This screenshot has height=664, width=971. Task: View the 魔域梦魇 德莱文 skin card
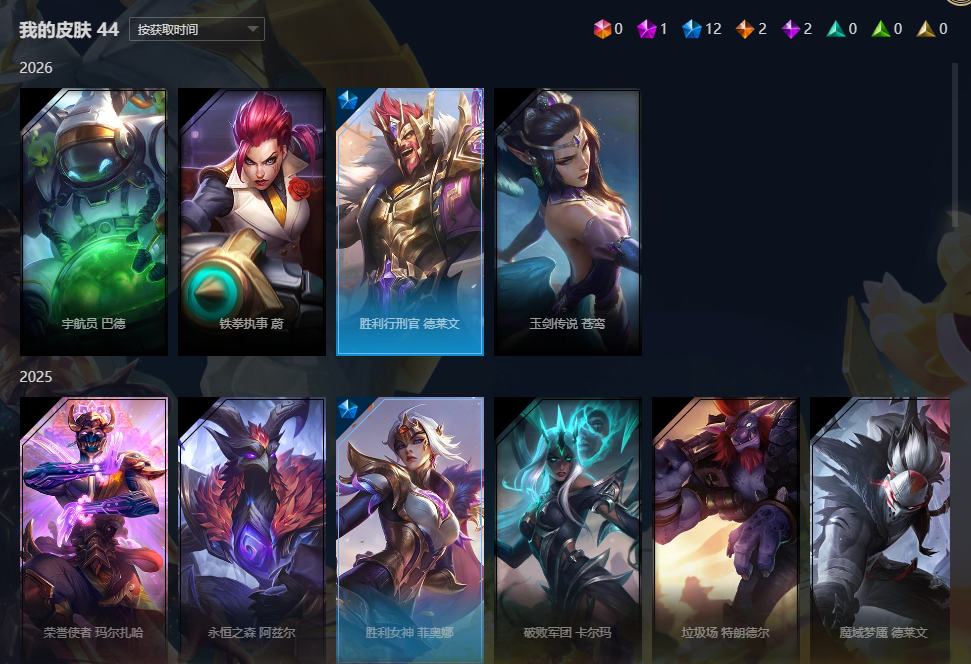[880, 528]
